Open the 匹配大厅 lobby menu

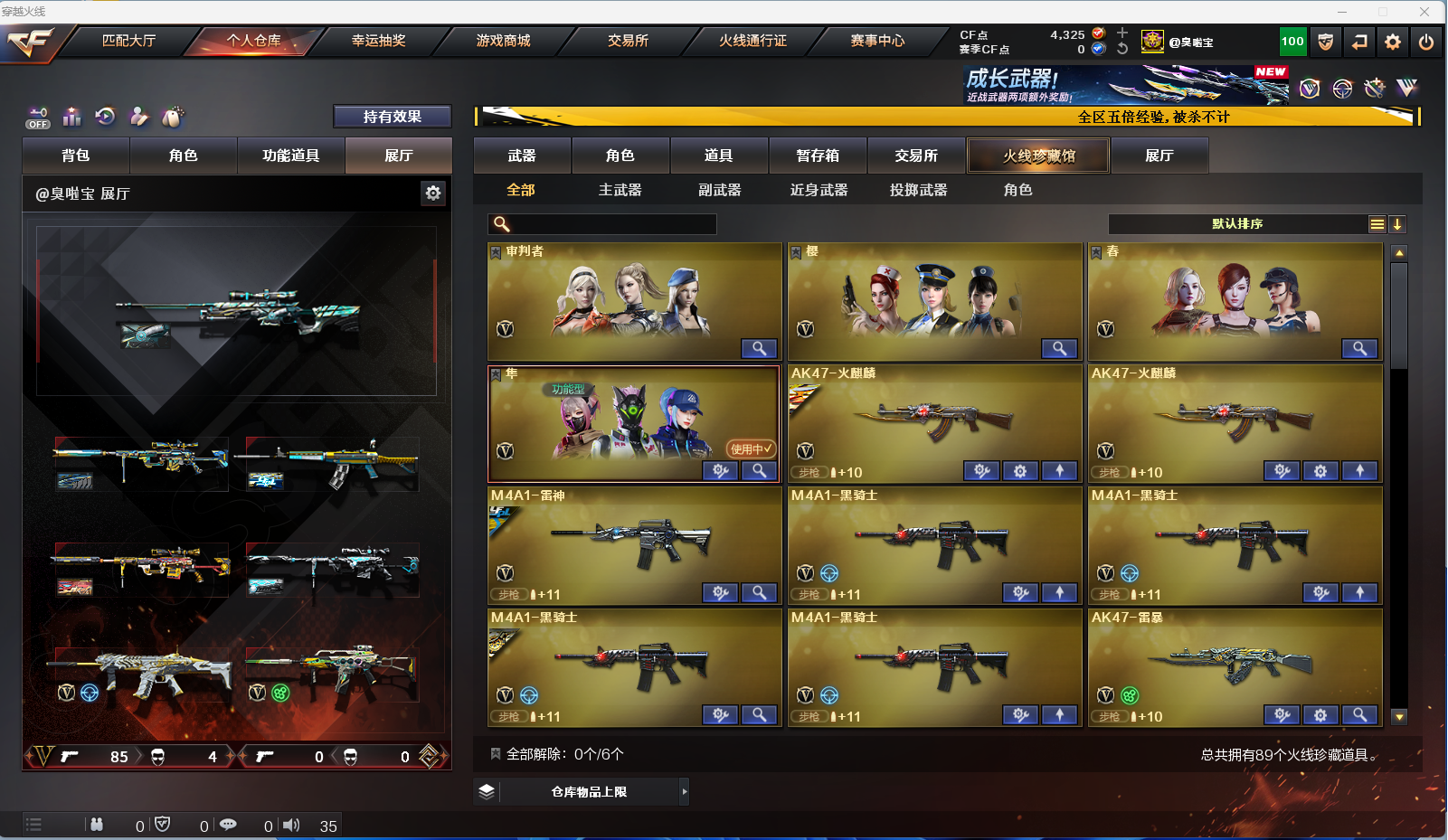(x=128, y=41)
